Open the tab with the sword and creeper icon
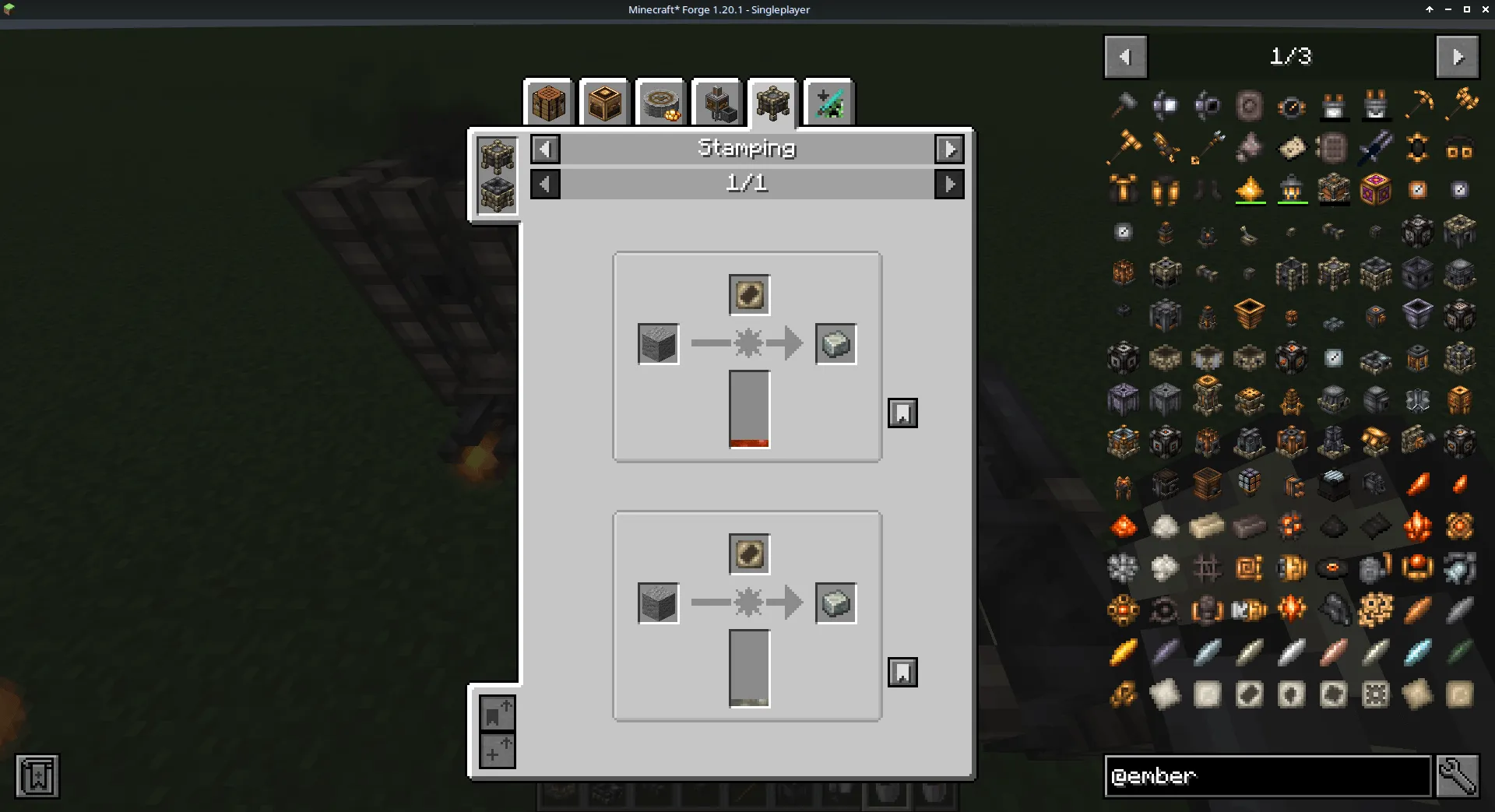The height and width of the screenshot is (812, 1495). [x=828, y=102]
